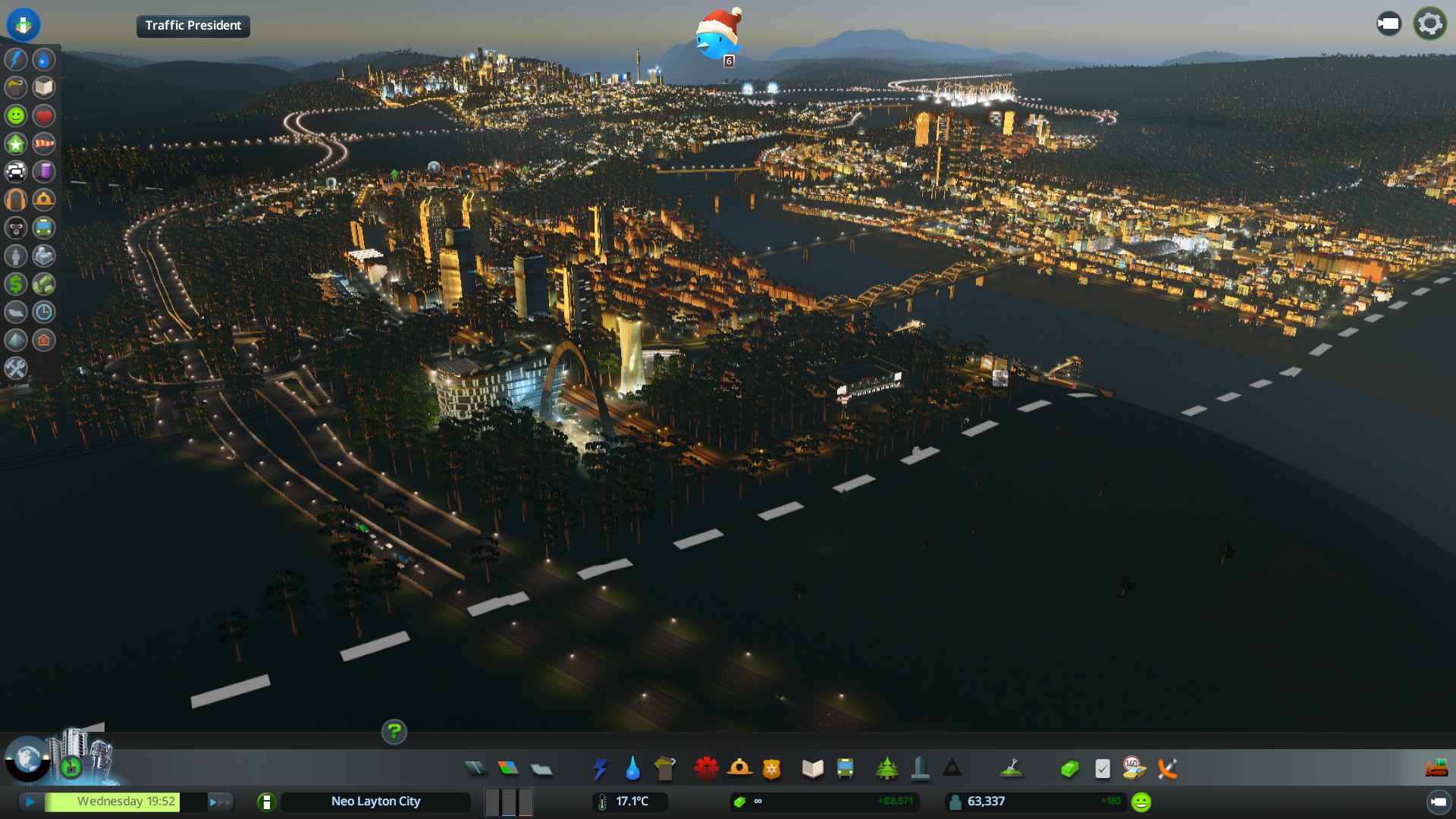Screen dimensions: 1456x819
Task: Toggle free camera mode in top bar
Action: [1389, 24]
